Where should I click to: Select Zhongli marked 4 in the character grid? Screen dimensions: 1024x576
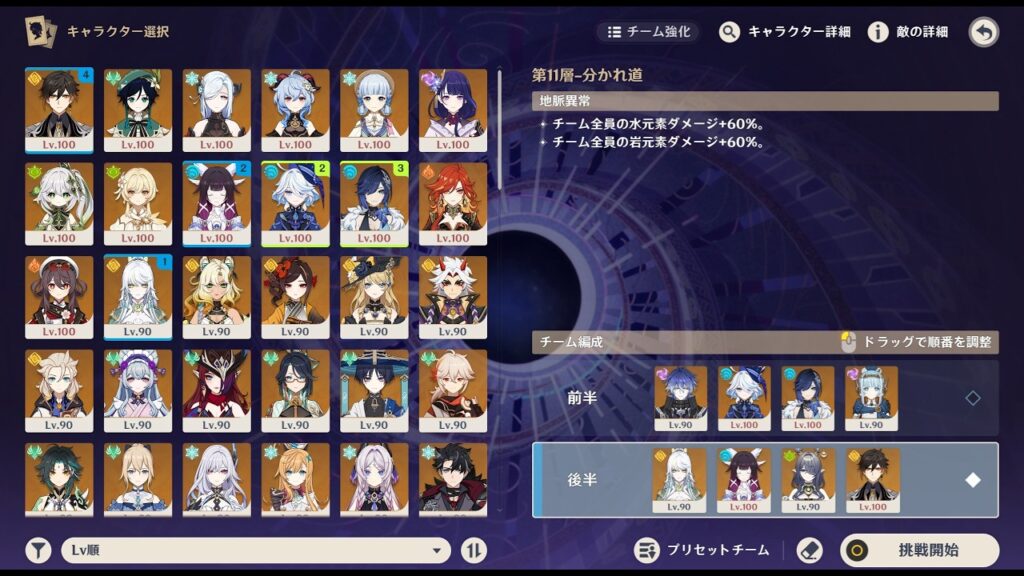[x=59, y=109]
